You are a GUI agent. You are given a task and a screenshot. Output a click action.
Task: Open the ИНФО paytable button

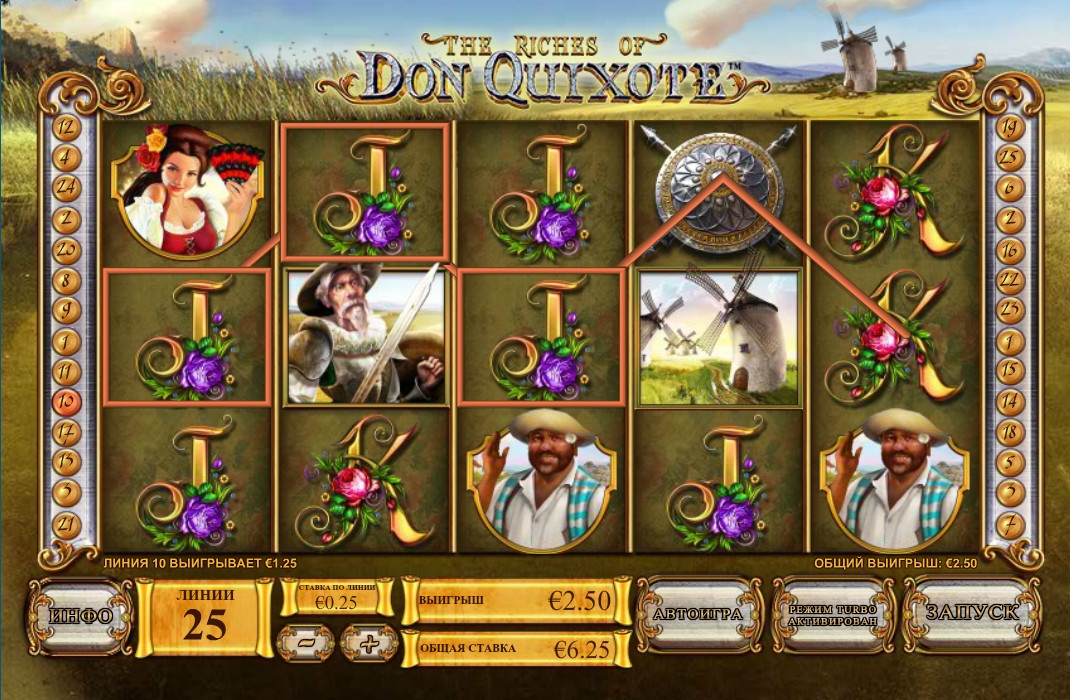click(80, 615)
